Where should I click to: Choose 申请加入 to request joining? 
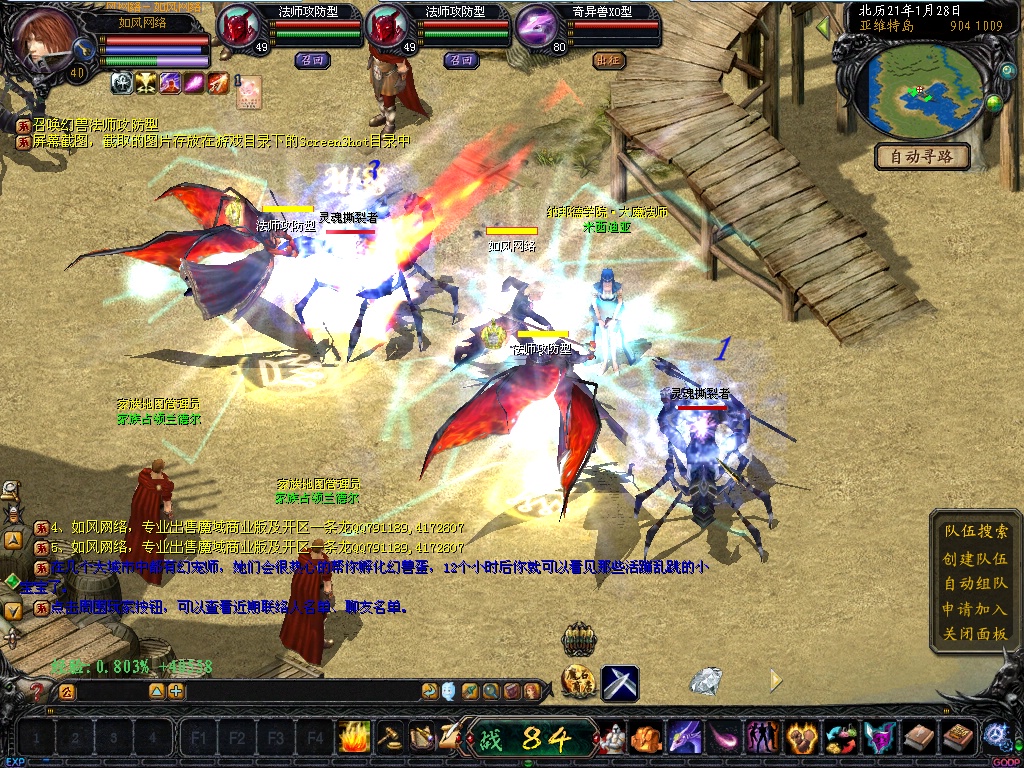(976, 608)
